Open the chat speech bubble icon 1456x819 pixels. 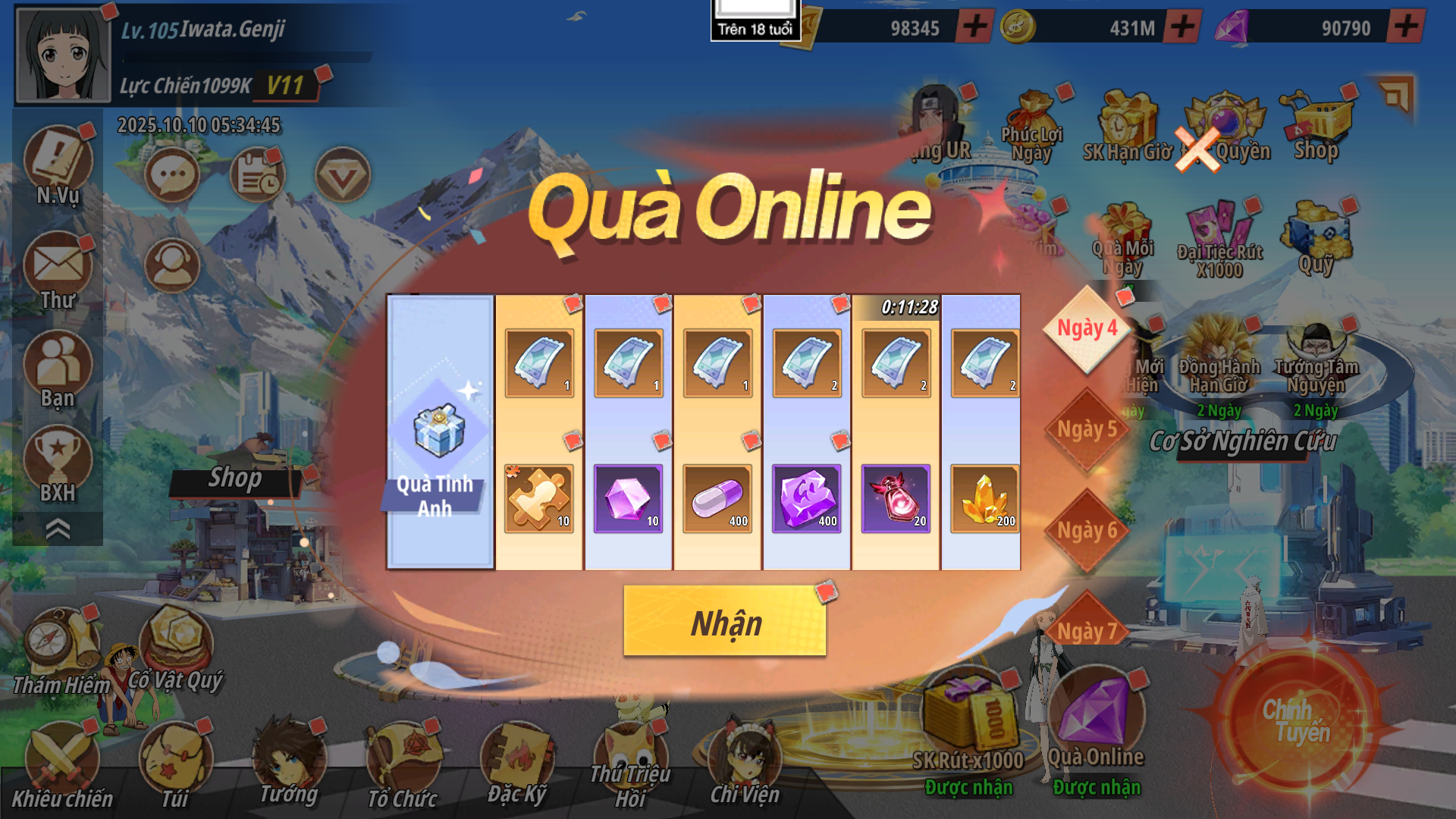pos(172,176)
